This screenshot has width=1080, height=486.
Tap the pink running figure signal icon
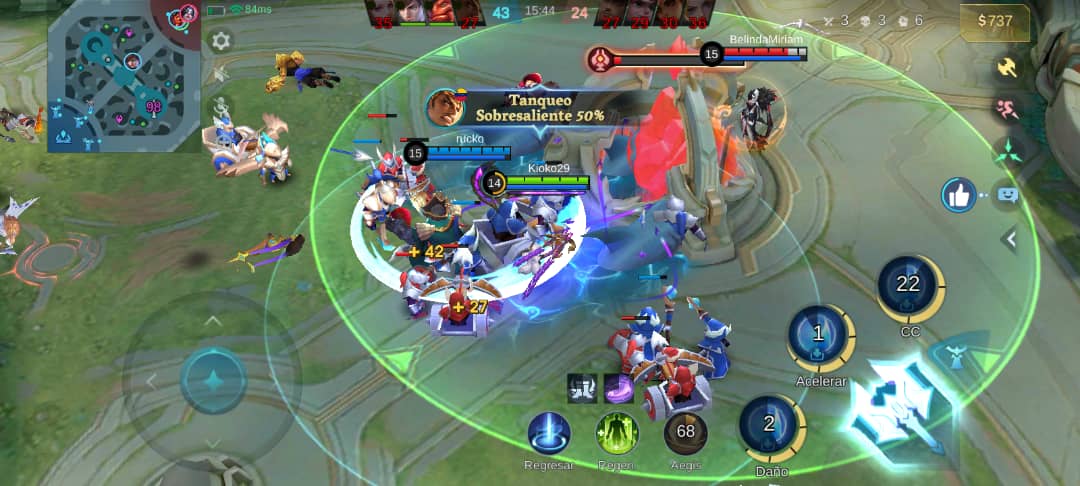tap(1006, 109)
